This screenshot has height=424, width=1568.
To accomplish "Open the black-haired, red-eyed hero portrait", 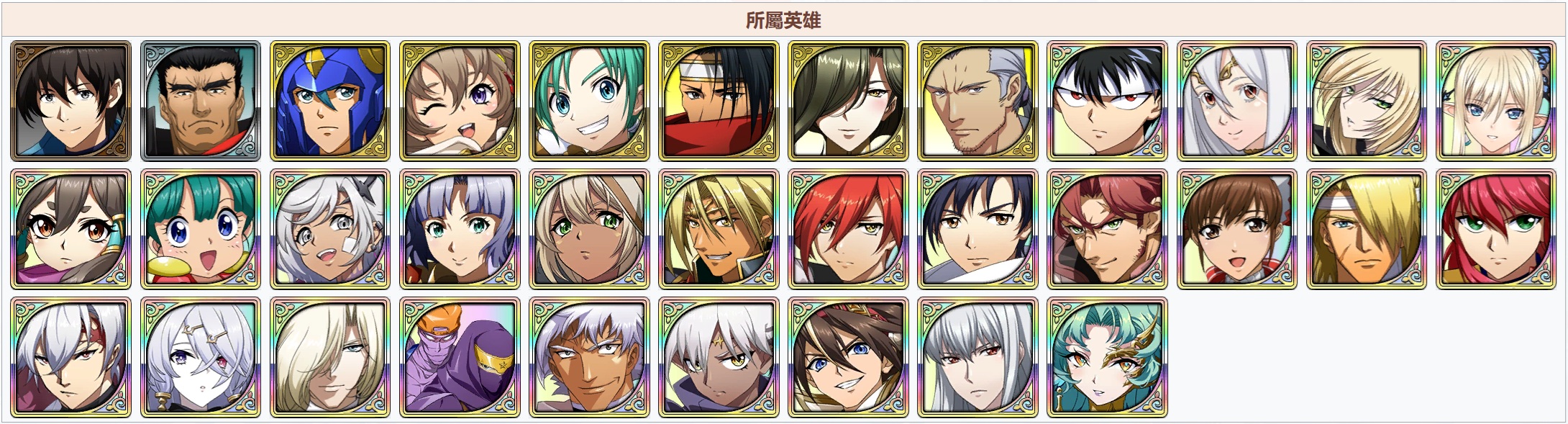I will tap(1107, 101).
